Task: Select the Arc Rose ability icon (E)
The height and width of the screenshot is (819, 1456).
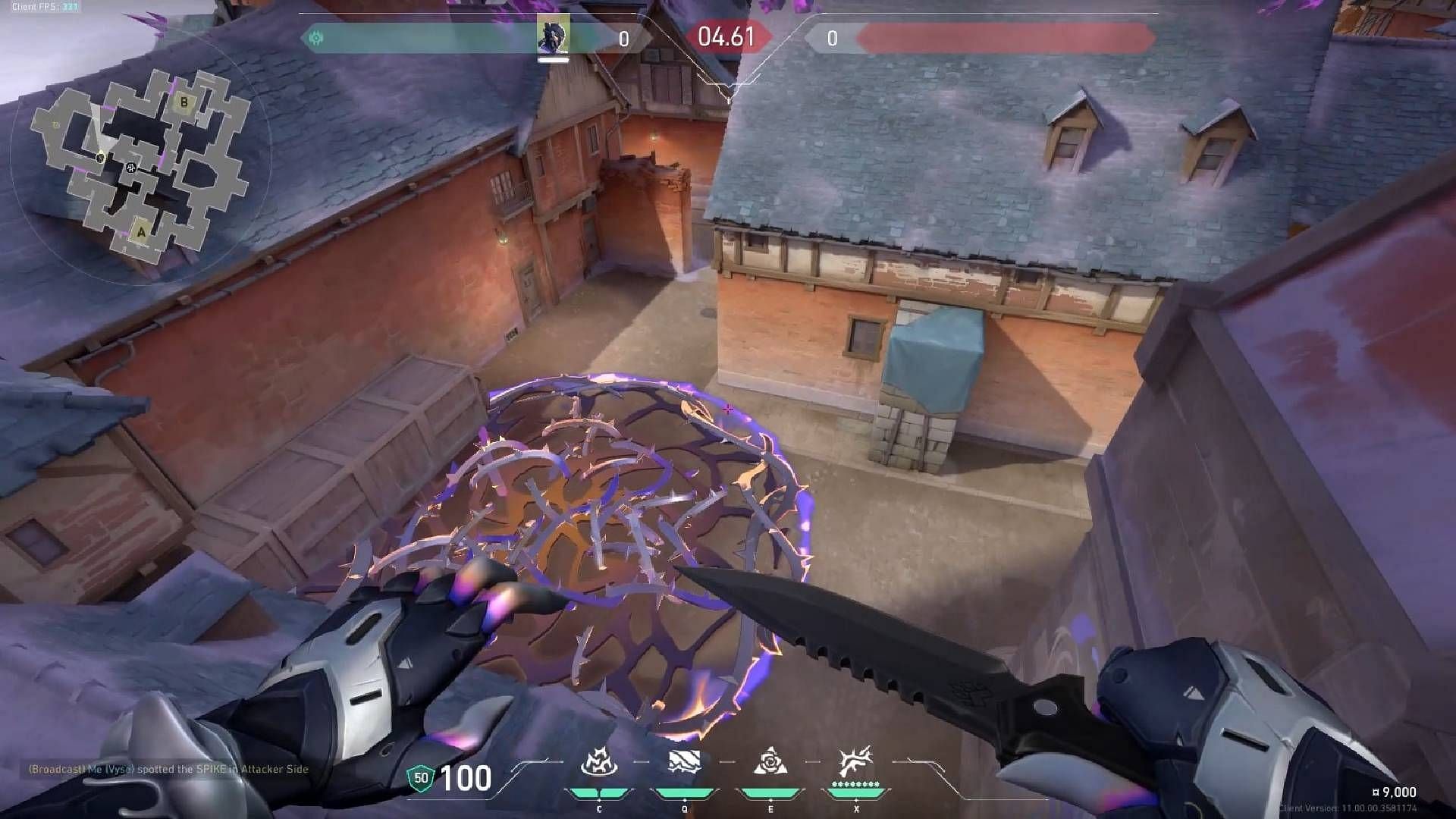Action: click(771, 761)
